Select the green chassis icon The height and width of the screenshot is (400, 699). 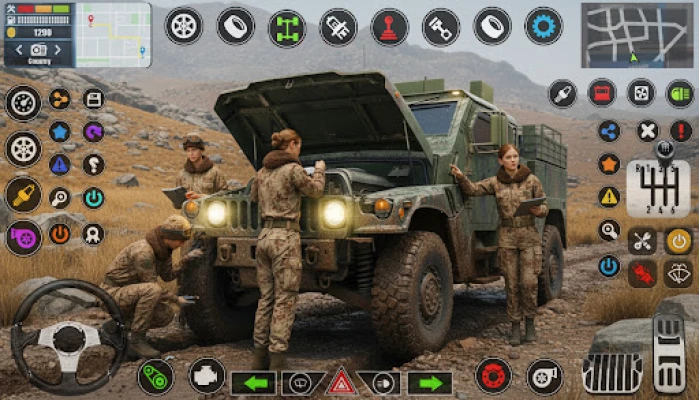click(287, 27)
